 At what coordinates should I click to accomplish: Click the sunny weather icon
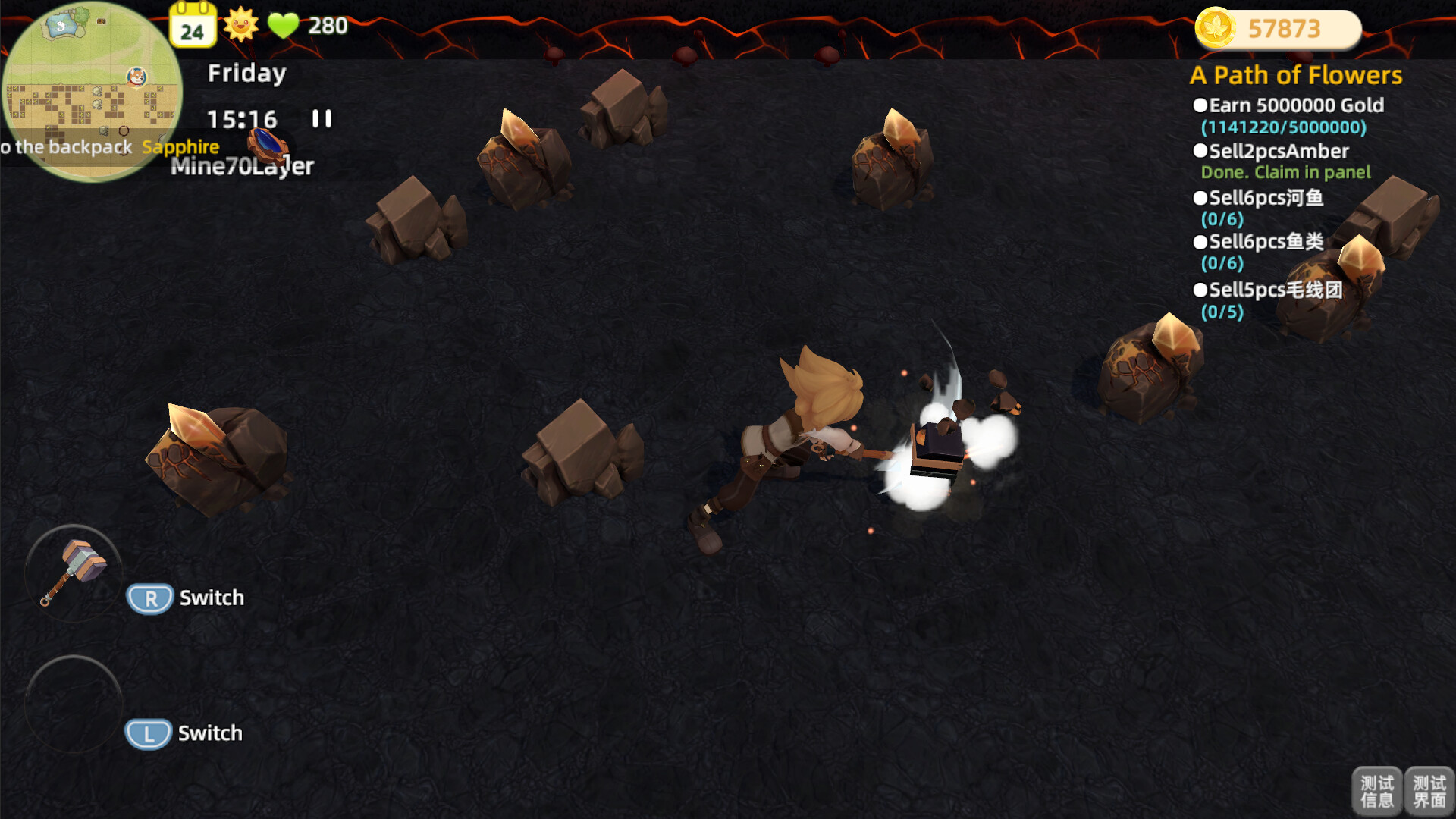pyautogui.click(x=241, y=25)
